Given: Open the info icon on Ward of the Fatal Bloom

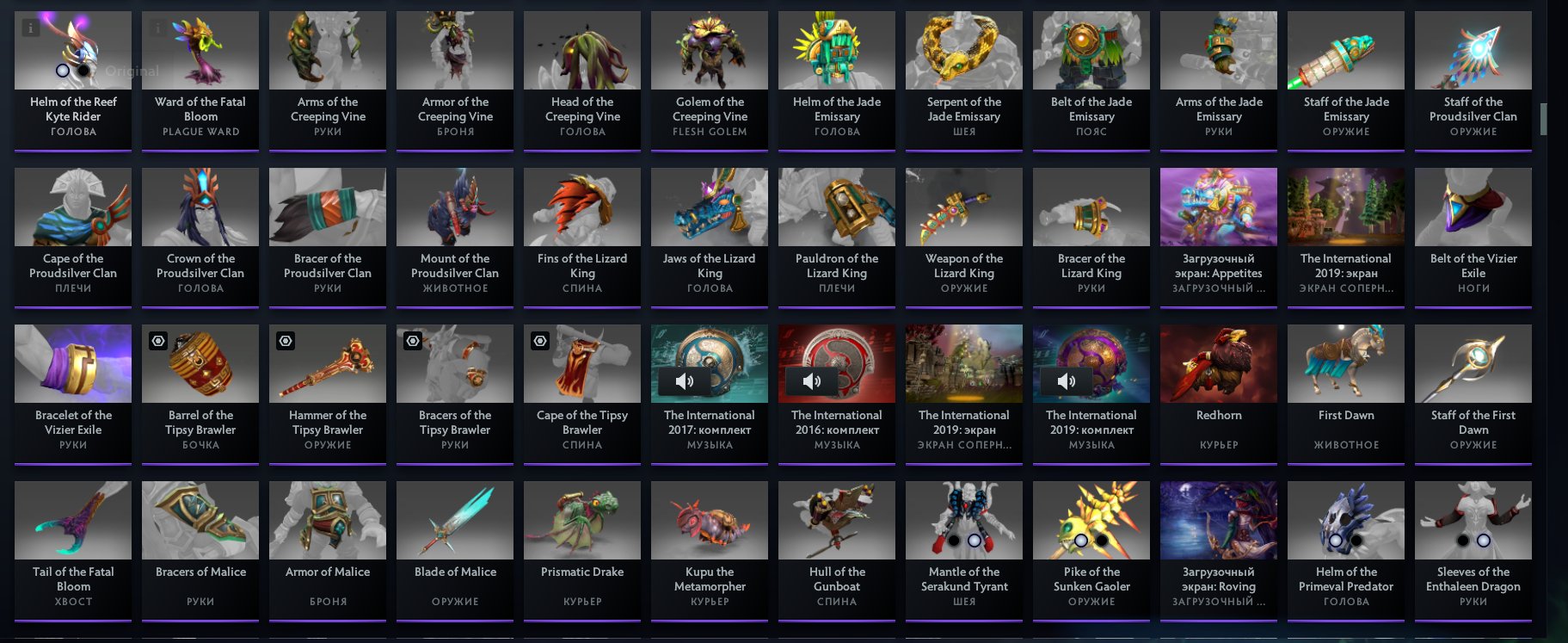Looking at the screenshot, I should [157, 28].
